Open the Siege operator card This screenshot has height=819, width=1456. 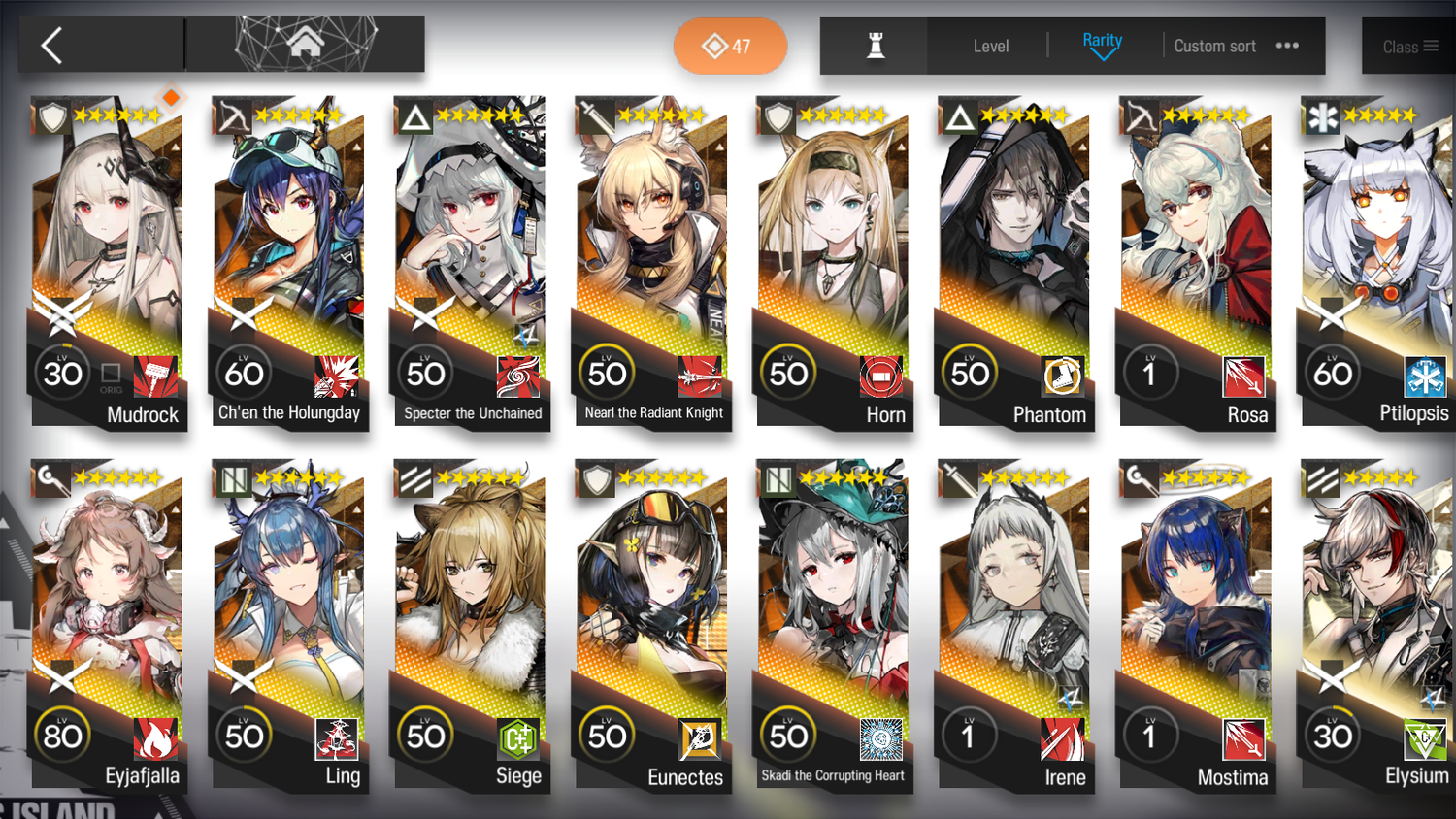[470, 616]
